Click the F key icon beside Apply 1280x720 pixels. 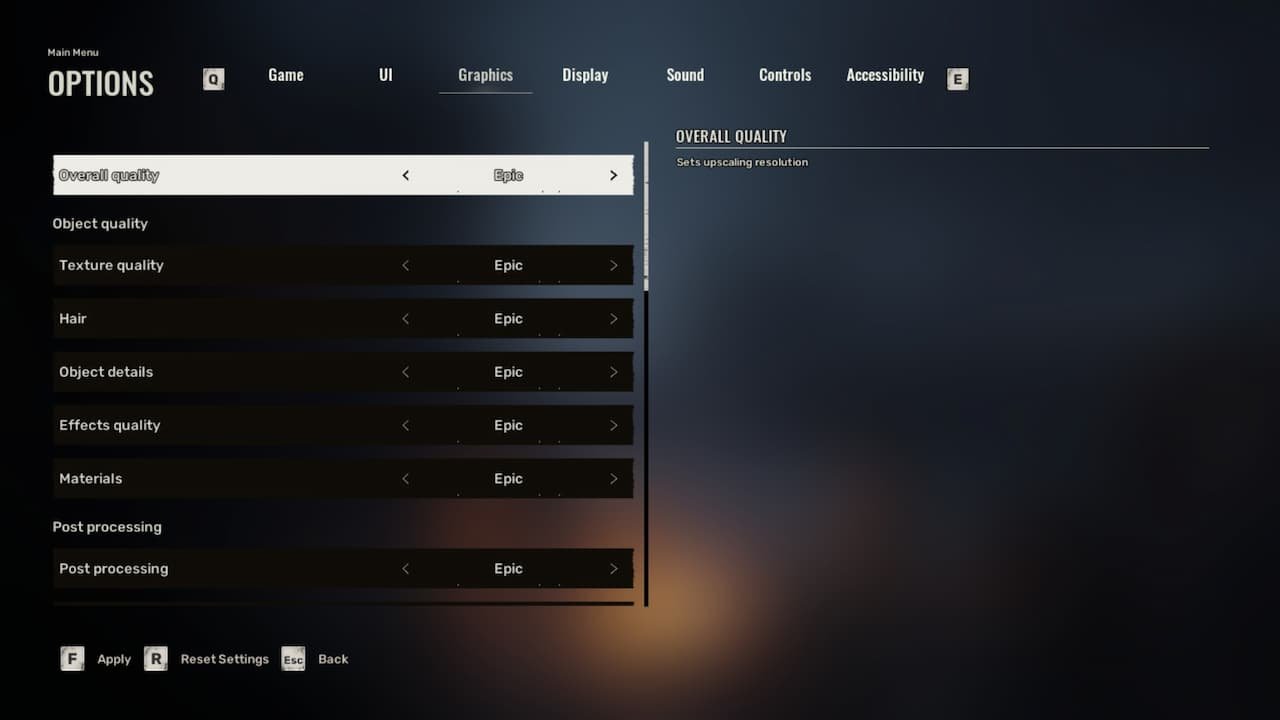[72, 658]
